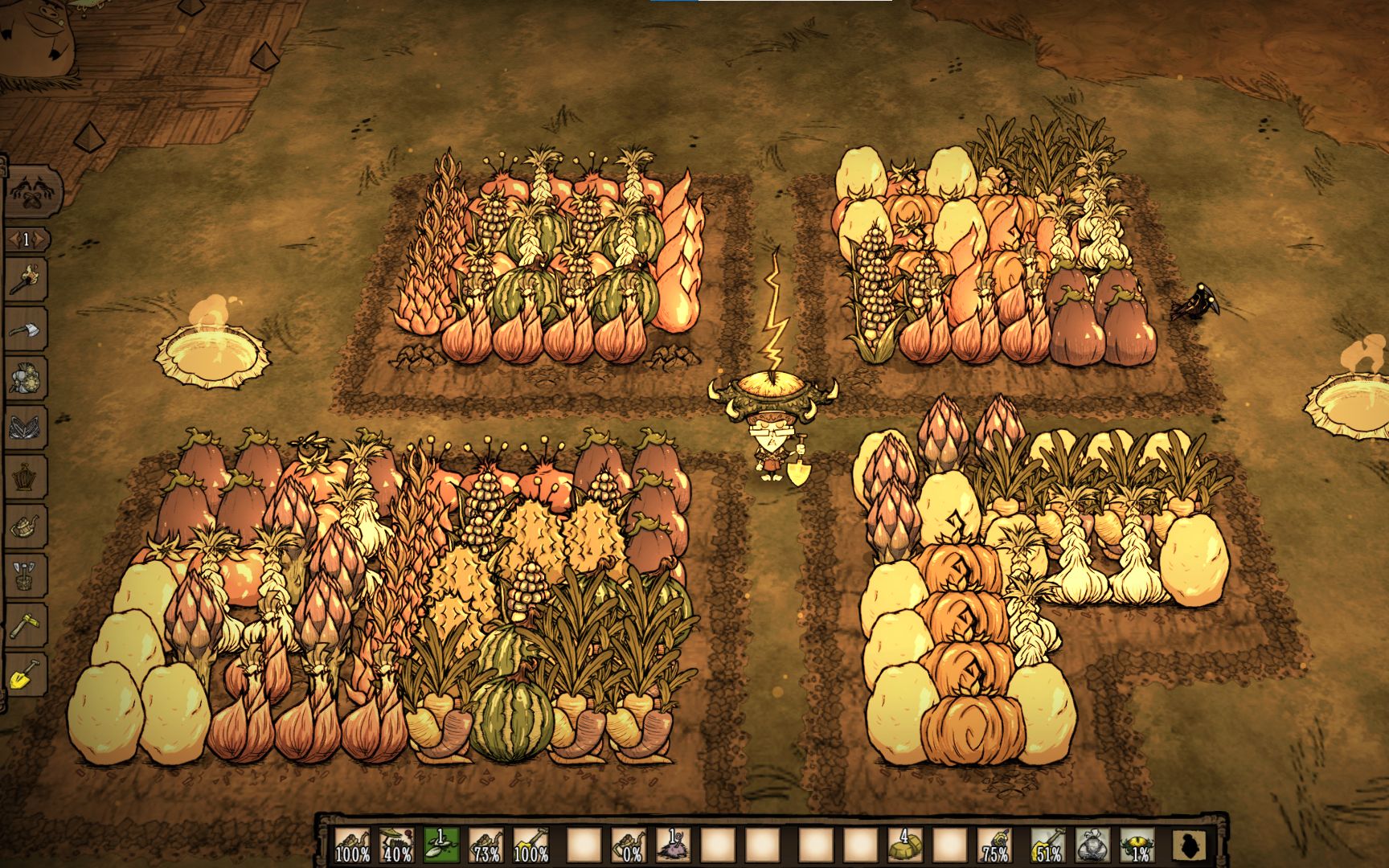This screenshot has width=1389, height=868.
Task: Select the equipped horned hat at 1%
Action: tap(1137, 845)
